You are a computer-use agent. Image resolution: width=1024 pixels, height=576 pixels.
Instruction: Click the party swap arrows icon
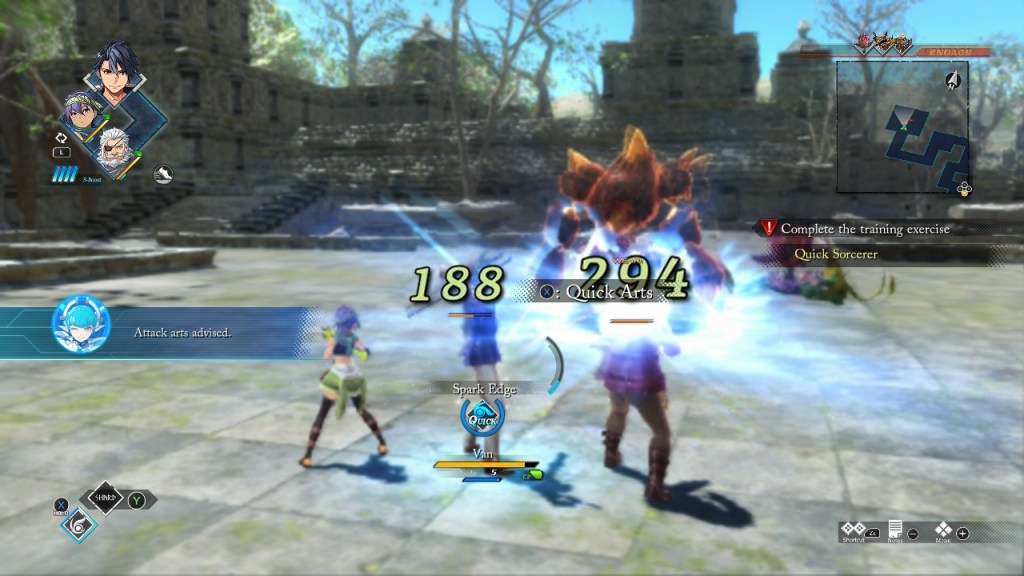tap(60, 137)
